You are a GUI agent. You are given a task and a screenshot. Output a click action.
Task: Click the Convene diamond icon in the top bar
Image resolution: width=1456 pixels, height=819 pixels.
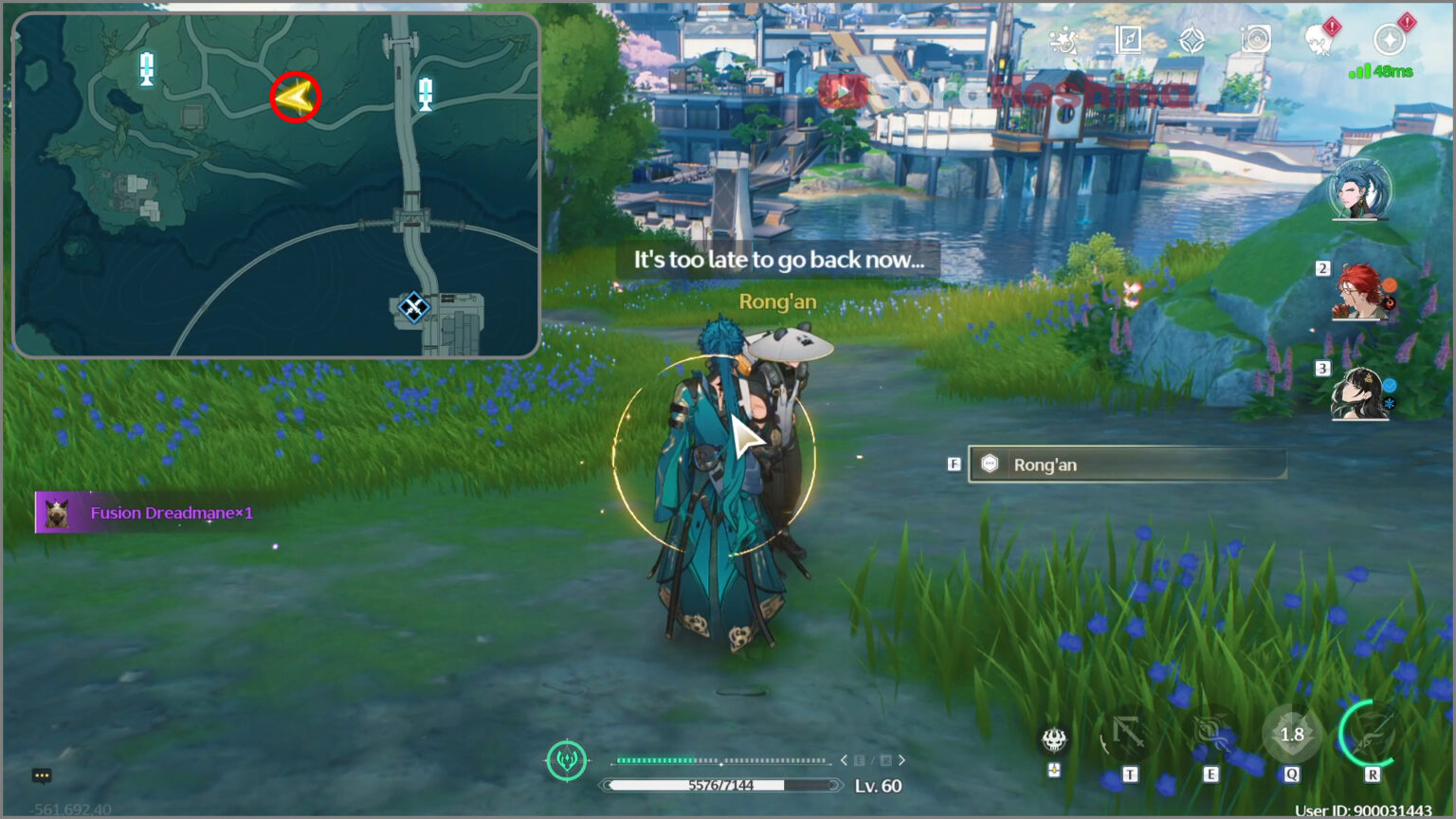[1191, 38]
